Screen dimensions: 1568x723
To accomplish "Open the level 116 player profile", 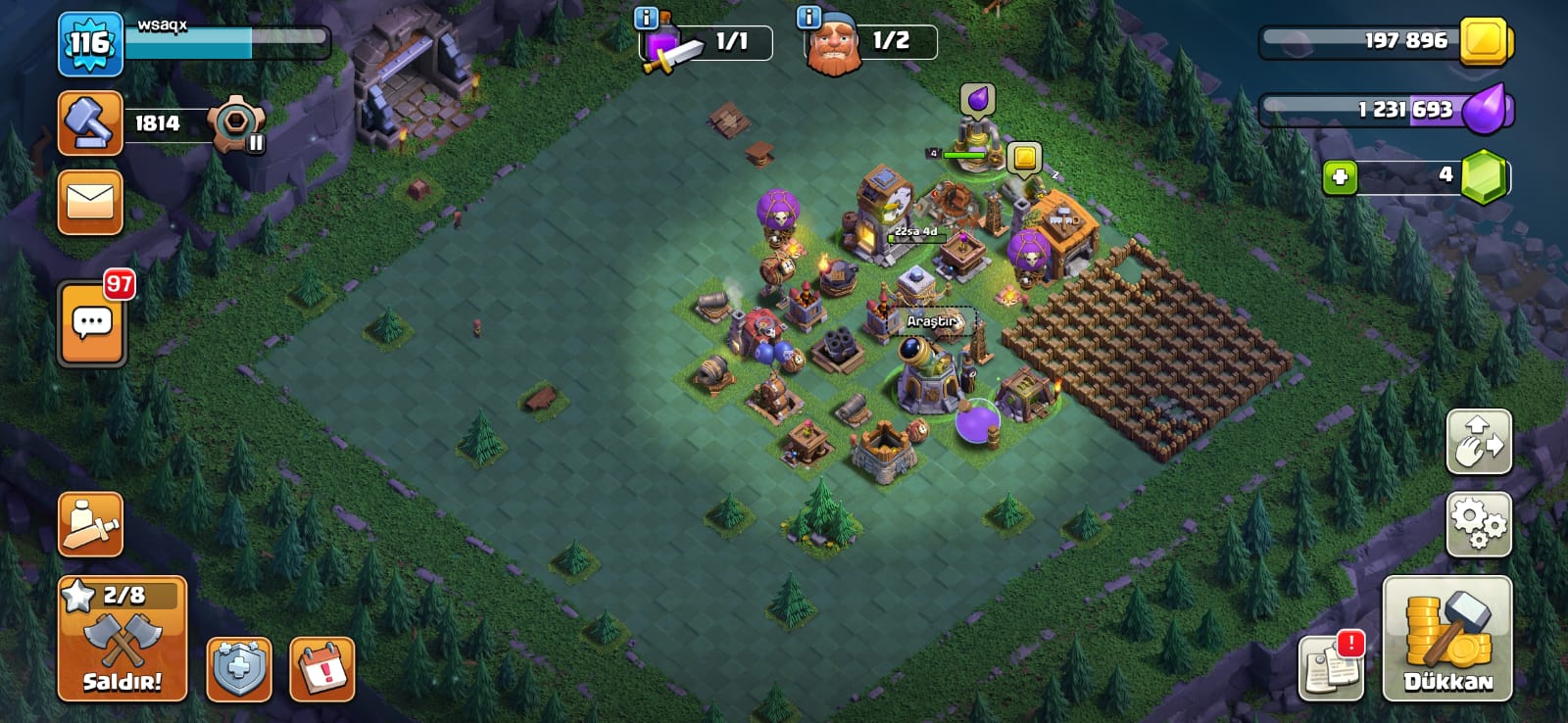I will tap(90, 44).
